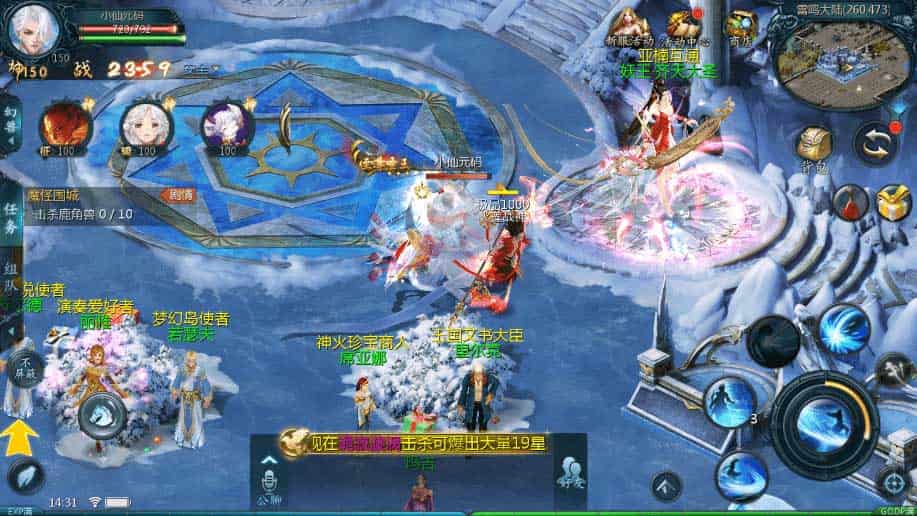Switch to the 任务 quest tab
Image resolution: width=917 pixels, height=516 pixels.
click(10, 220)
